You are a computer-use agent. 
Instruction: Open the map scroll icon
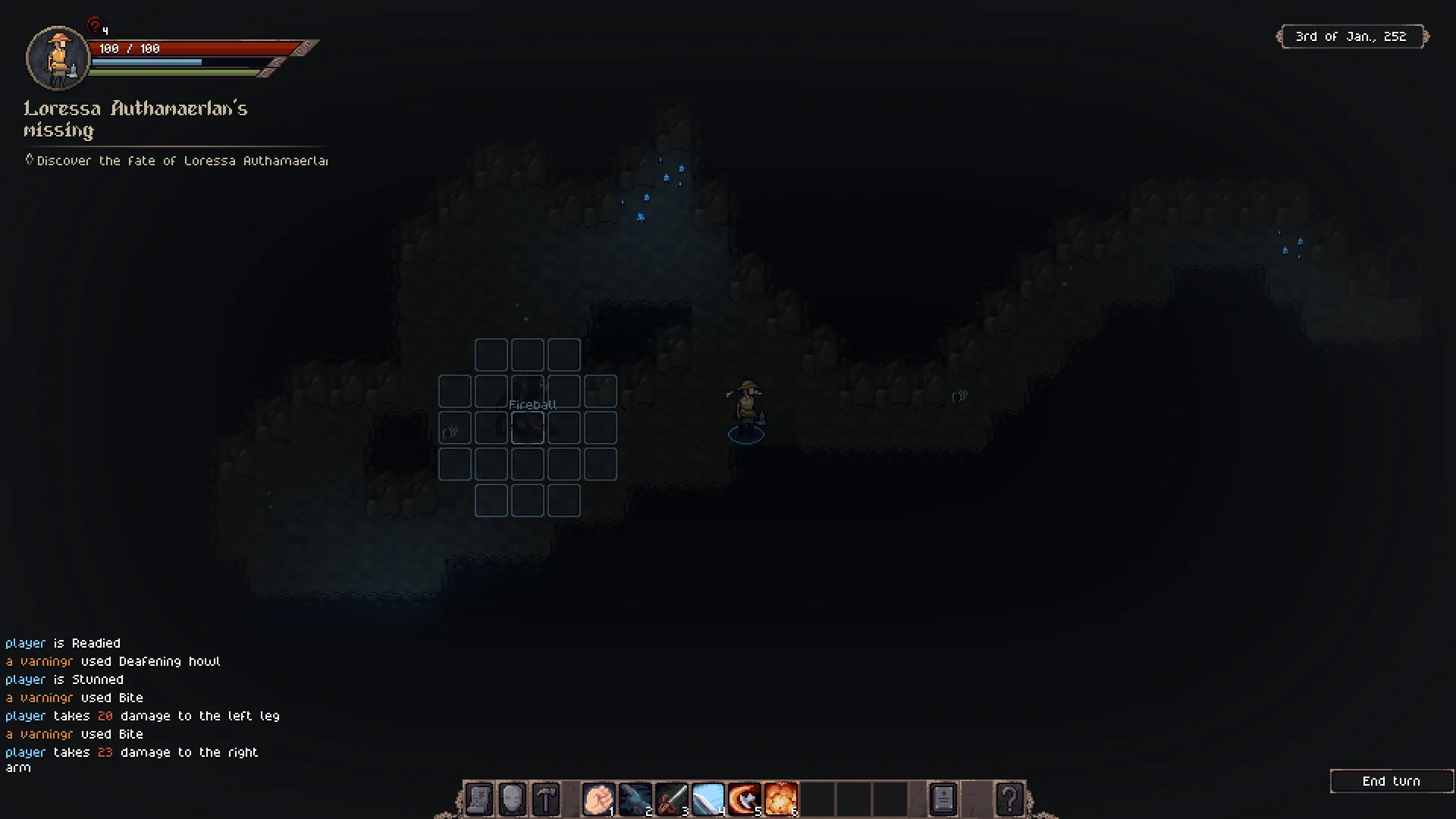479,799
